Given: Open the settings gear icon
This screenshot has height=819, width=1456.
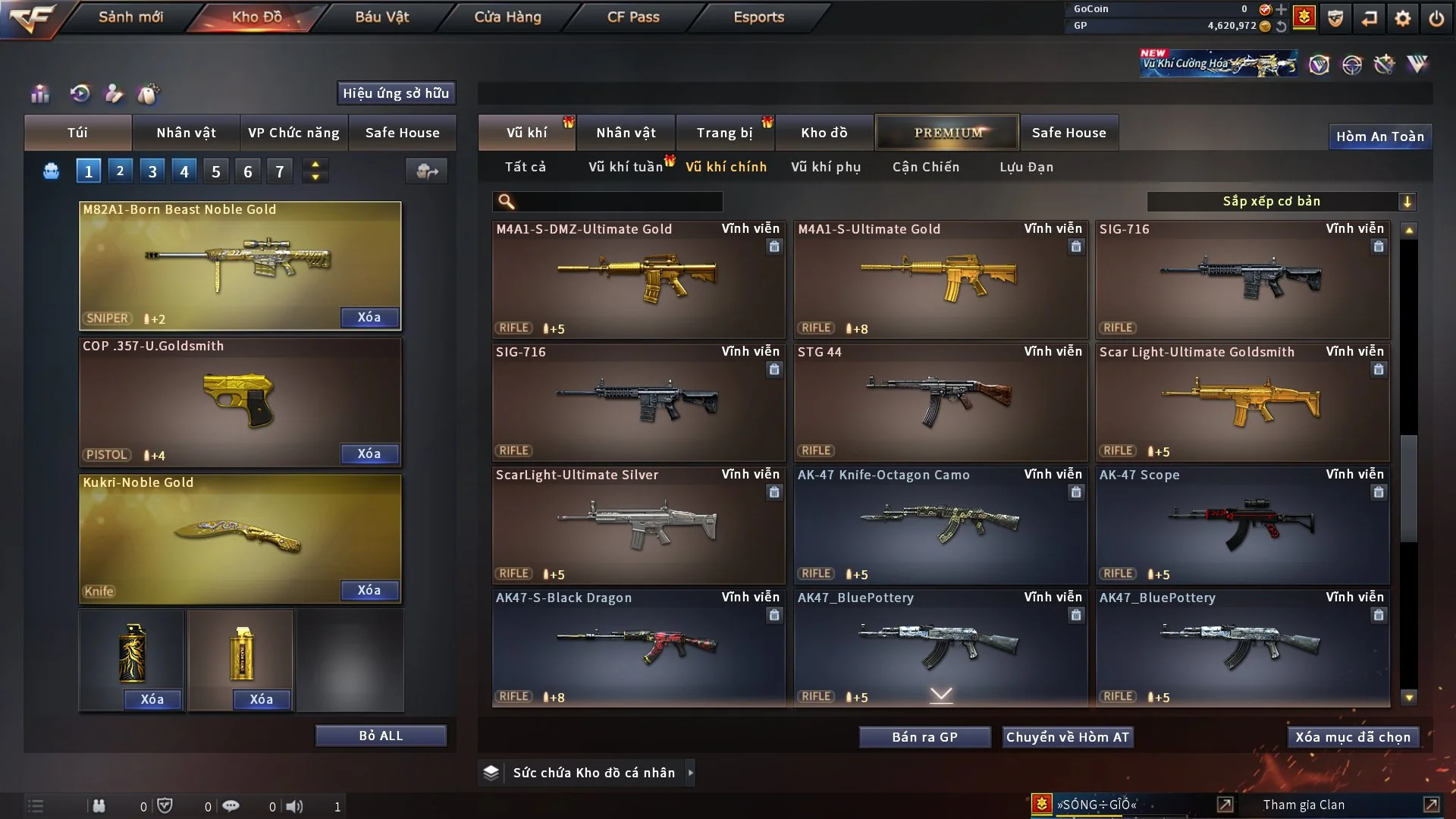Looking at the screenshot, I should tap(1402, 18).
